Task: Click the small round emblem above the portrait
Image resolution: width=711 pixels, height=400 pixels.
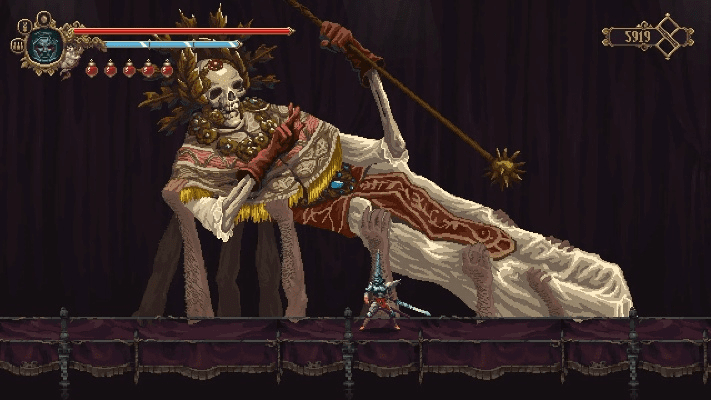Action: point(44,17)
